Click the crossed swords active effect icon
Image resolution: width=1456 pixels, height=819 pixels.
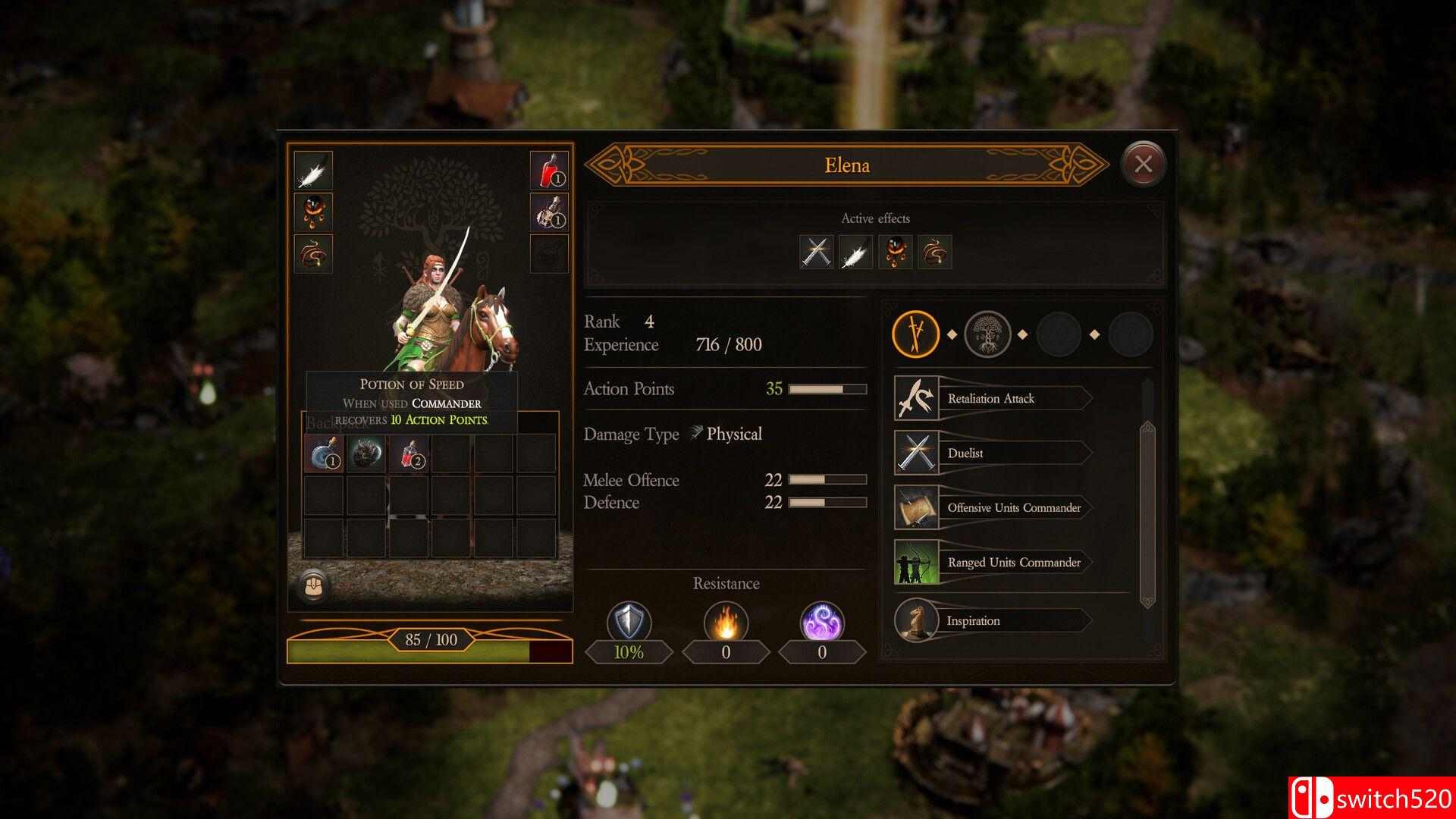pos(816,253)
